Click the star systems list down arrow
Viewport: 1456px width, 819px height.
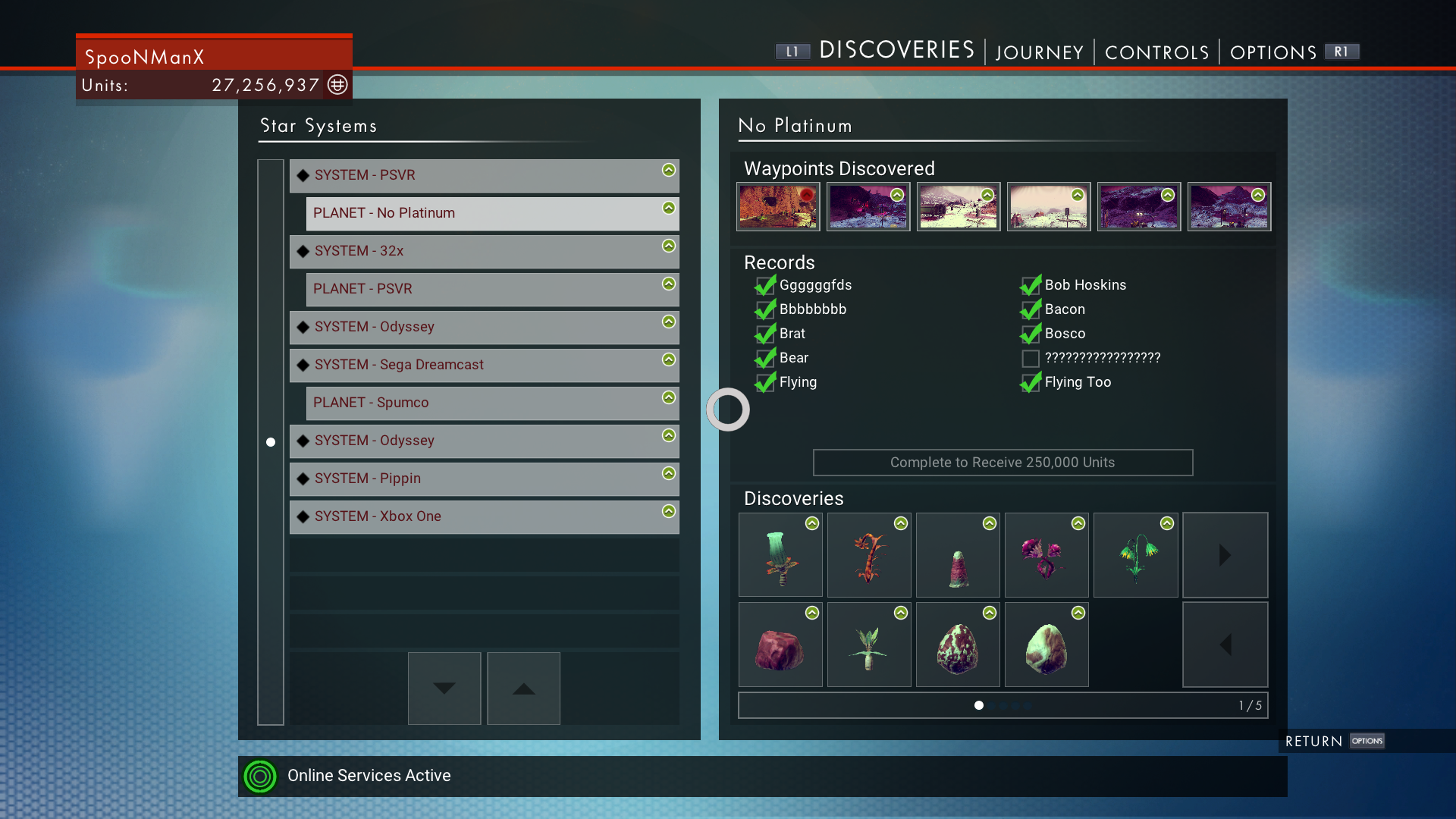tap(444, 688)
